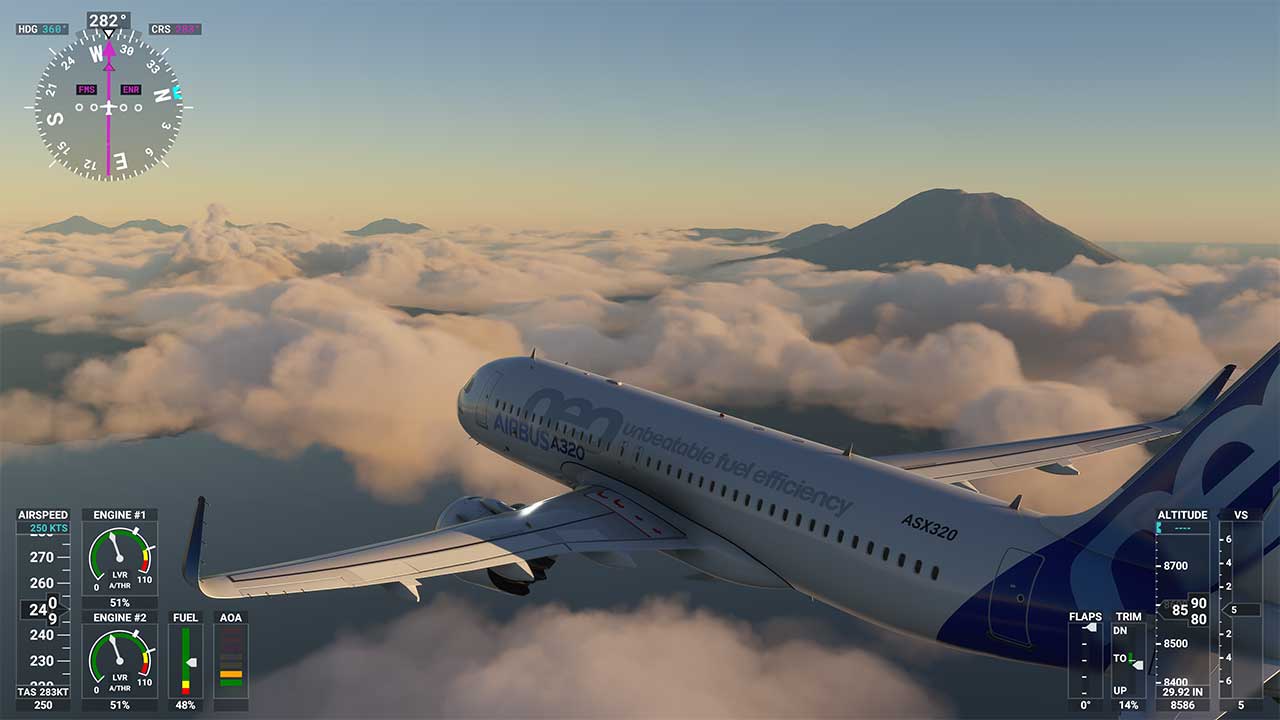Toggle the ENR flight phase annunciator
This screenshot has height=720, width=1280.
[131, 89]
